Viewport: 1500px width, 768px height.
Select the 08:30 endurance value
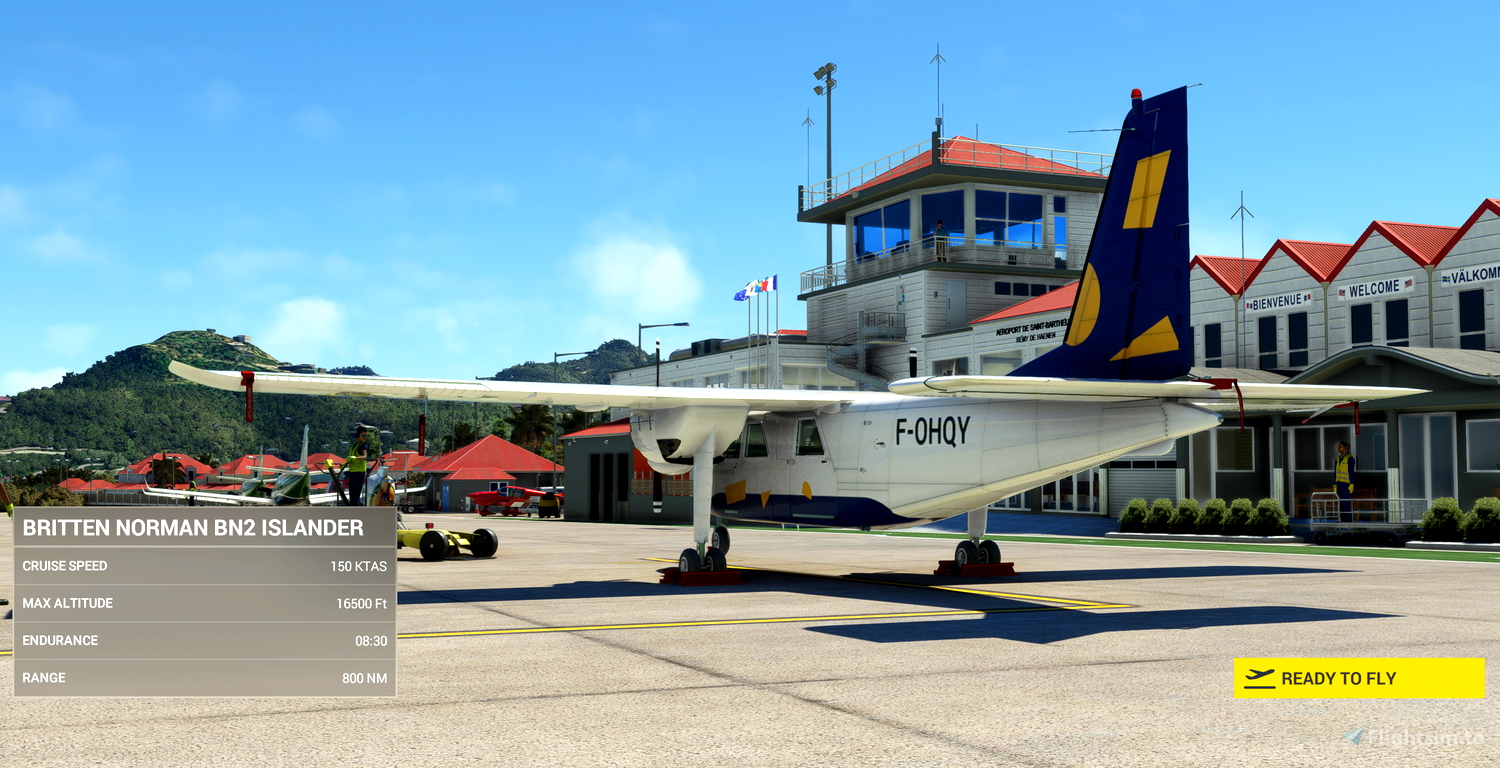click(x=370, y=640)
